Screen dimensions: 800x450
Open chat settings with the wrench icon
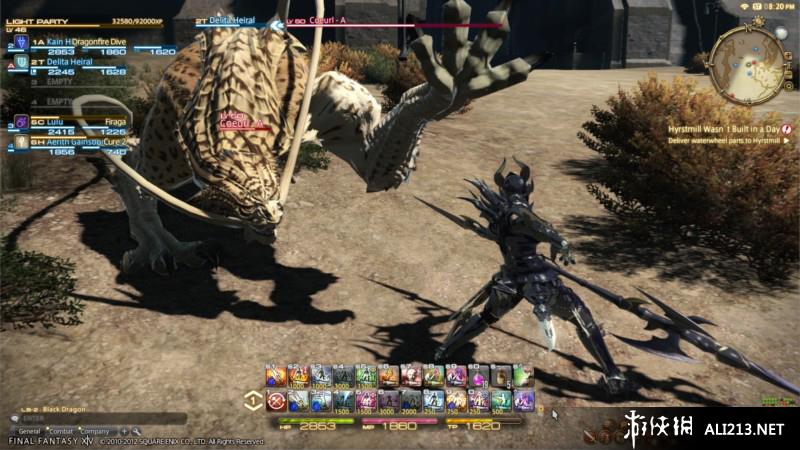point(134,431)
